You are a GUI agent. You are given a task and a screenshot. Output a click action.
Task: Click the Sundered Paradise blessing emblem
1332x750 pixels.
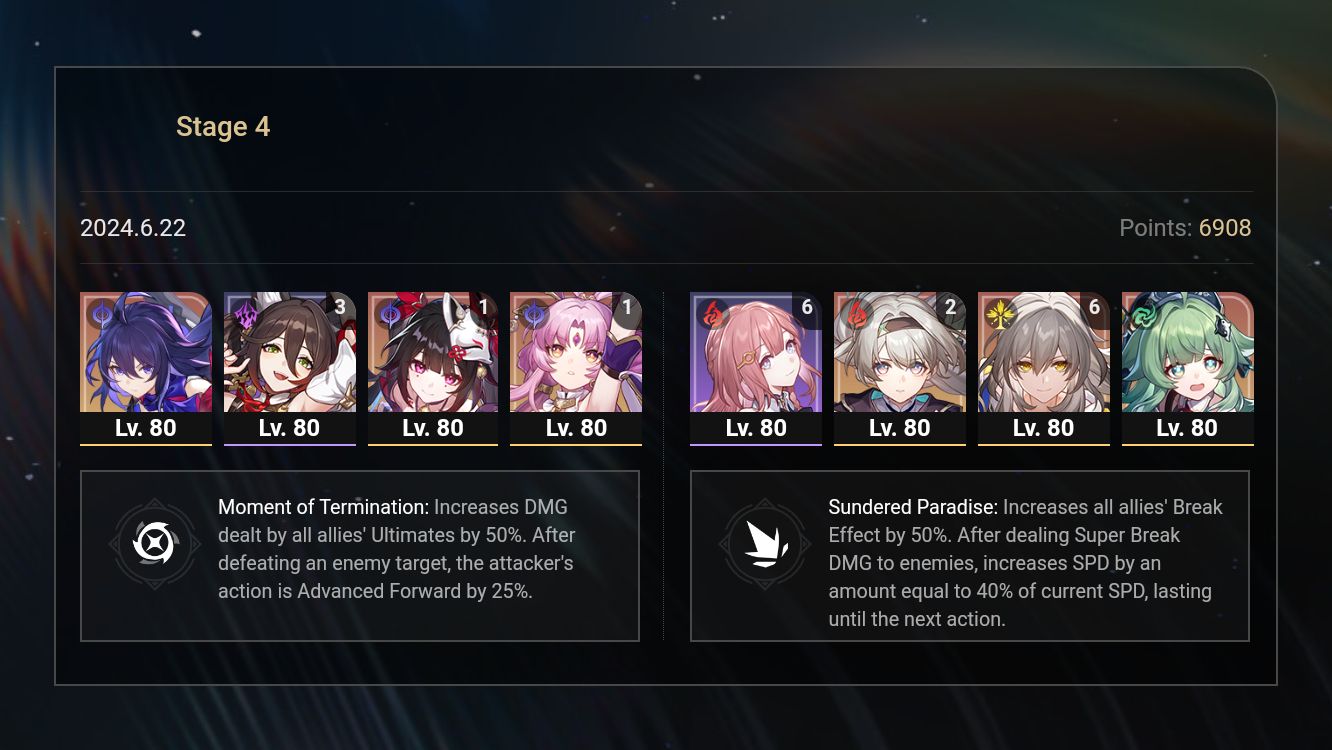[x=765, y=545]
